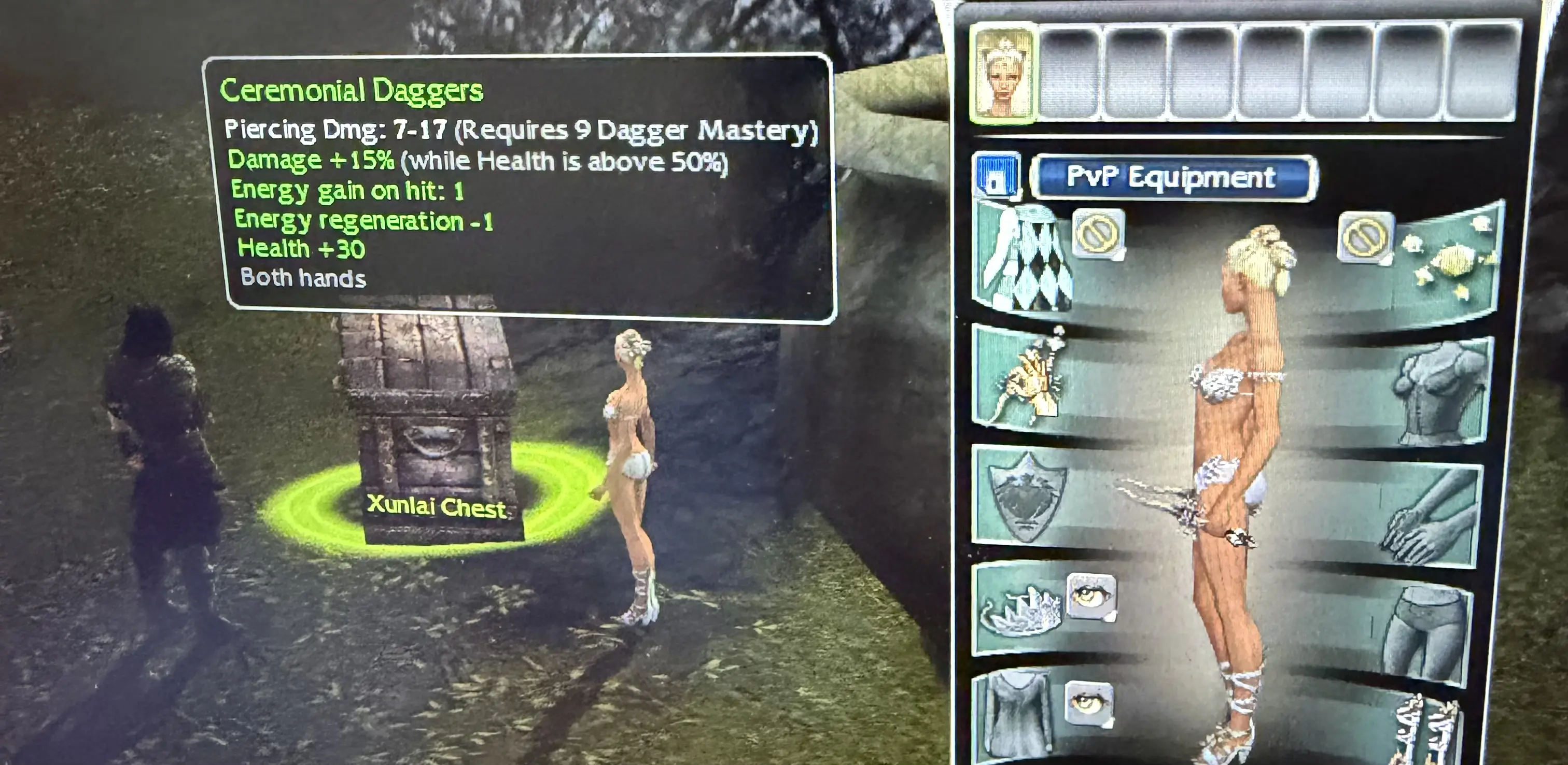Select the gold stars item slot
The width and height of the screenshot is (1568, 765).
pyautogui.click(x=1452, y=265)
